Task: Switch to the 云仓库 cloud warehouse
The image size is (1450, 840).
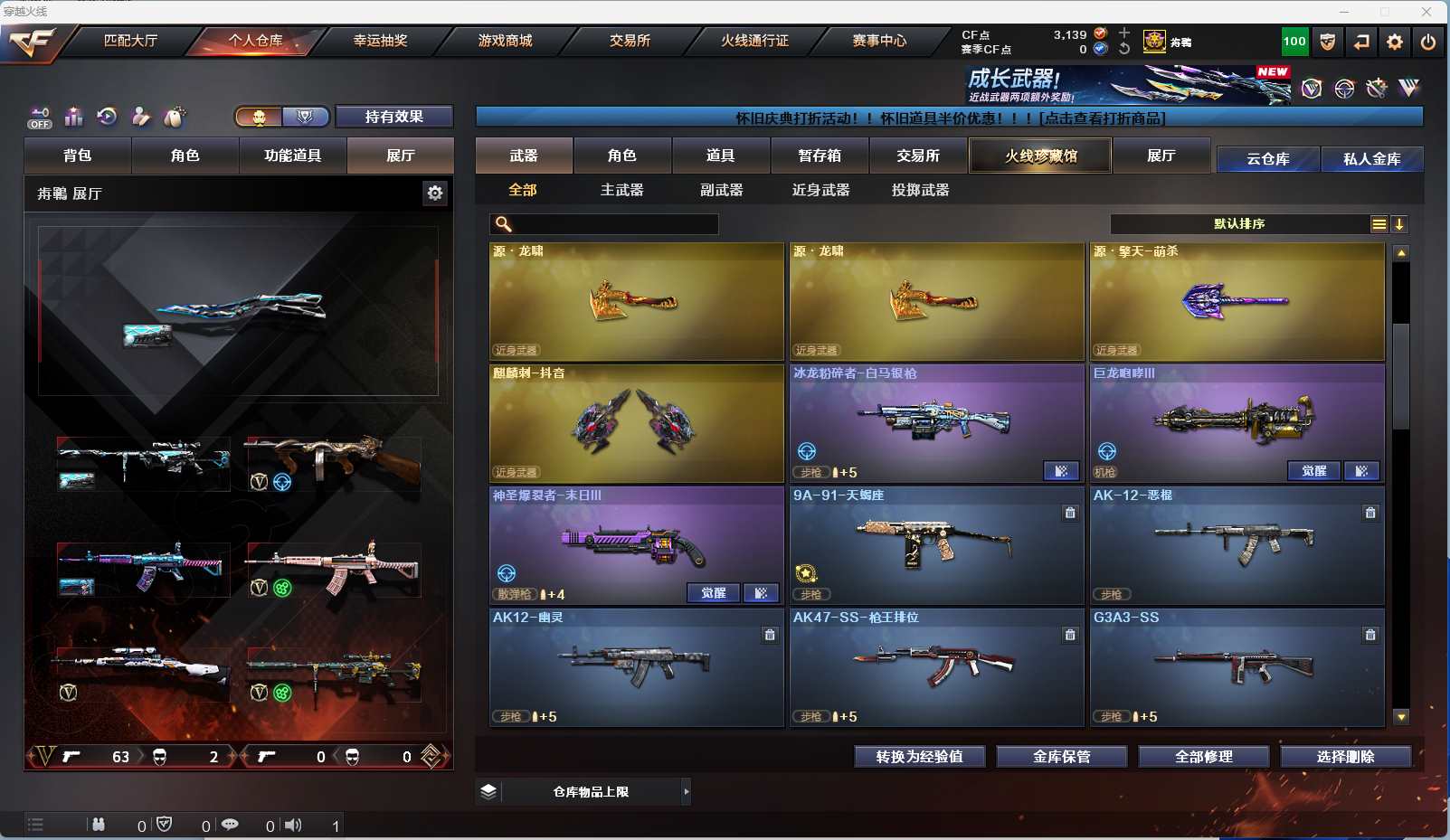Action: pos(1267,159)
